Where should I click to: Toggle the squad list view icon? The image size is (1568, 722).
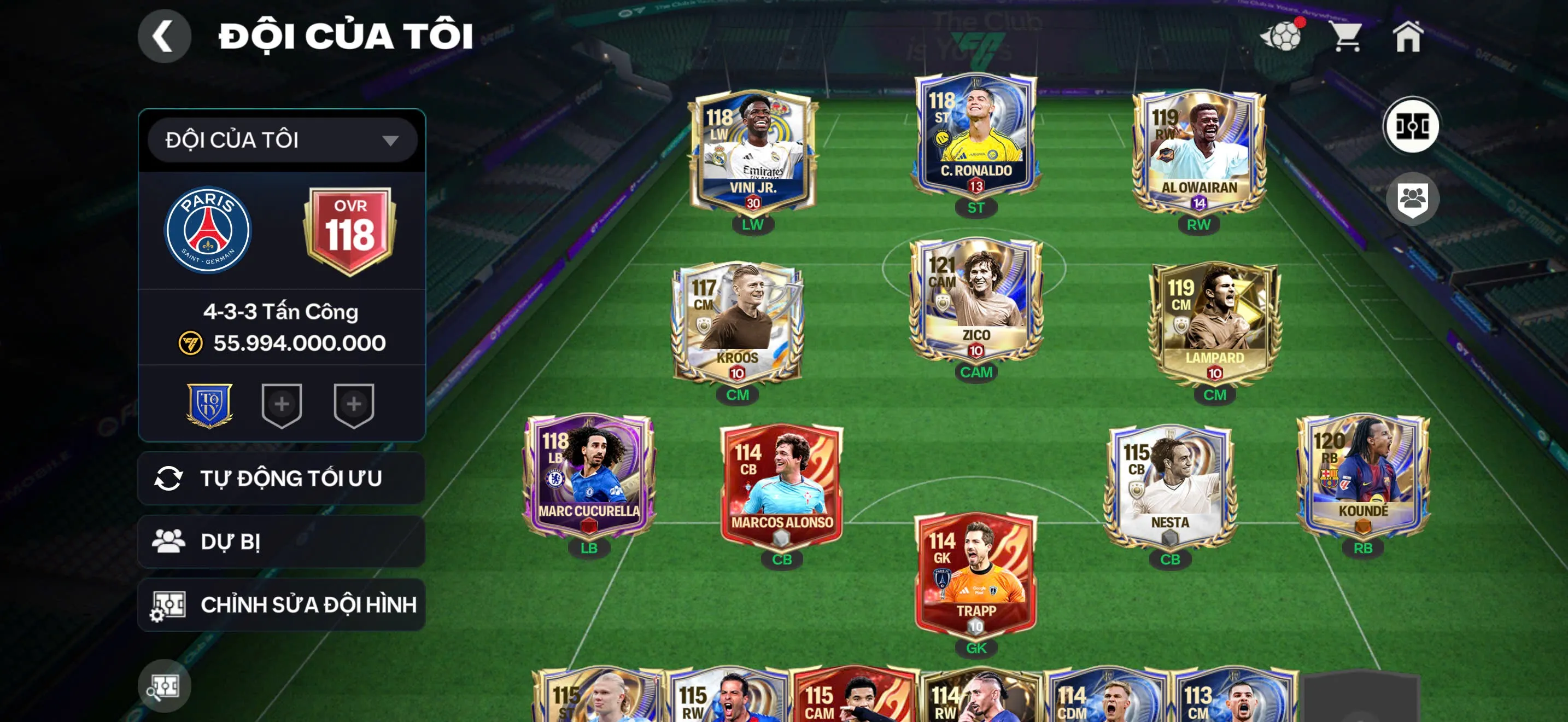point(1414,200)
